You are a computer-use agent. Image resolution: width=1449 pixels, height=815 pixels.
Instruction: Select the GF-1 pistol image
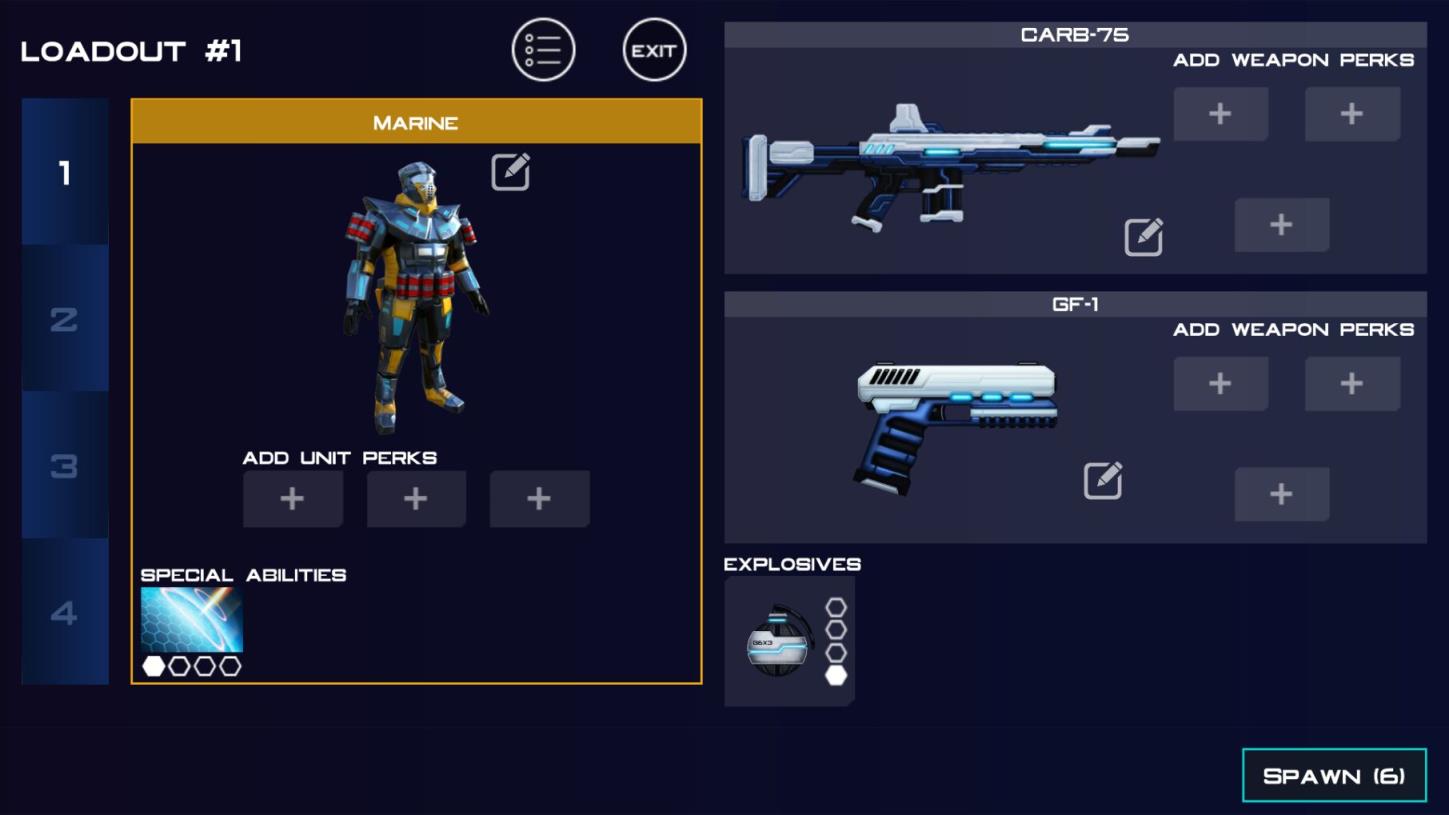(x=955, y=425)
